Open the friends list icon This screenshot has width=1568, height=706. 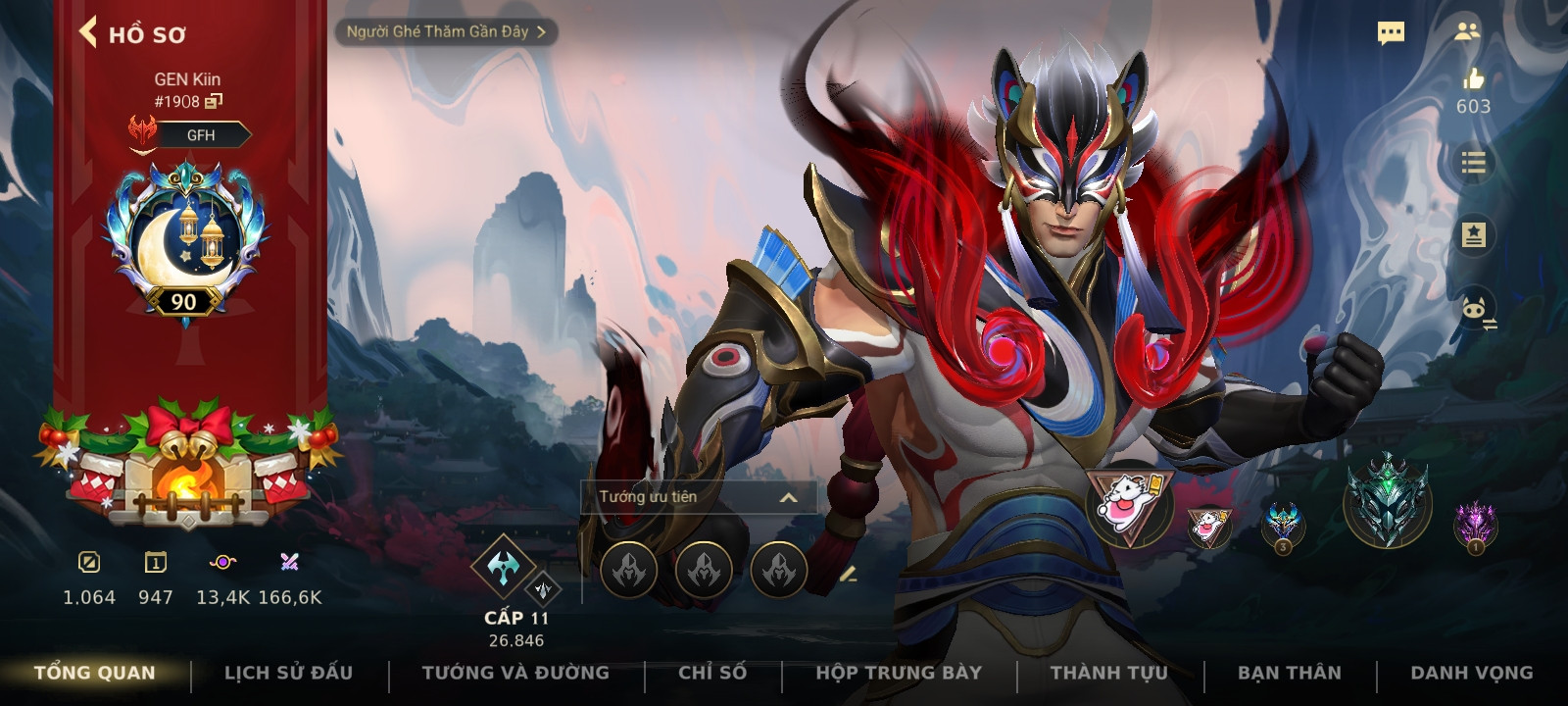[x=1467, y=31]
